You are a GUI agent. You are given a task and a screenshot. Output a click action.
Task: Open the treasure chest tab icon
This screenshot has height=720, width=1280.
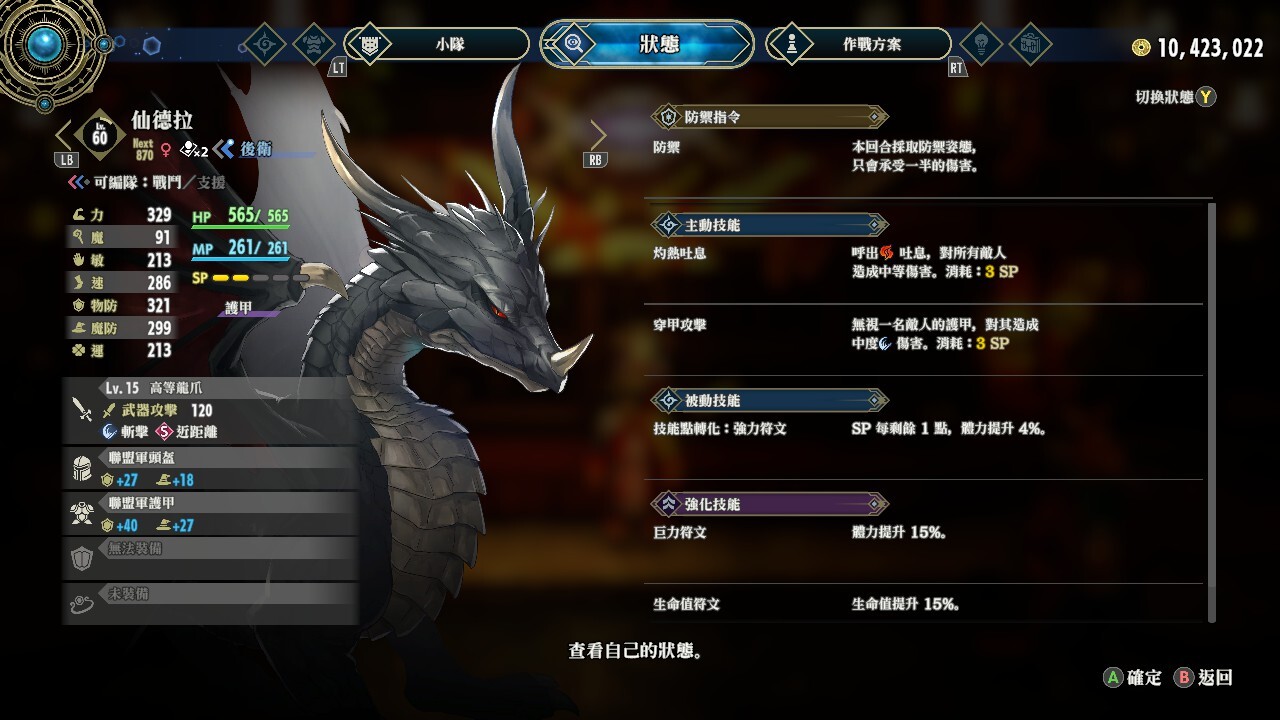pyautogui.click(x=1030, y=44)
